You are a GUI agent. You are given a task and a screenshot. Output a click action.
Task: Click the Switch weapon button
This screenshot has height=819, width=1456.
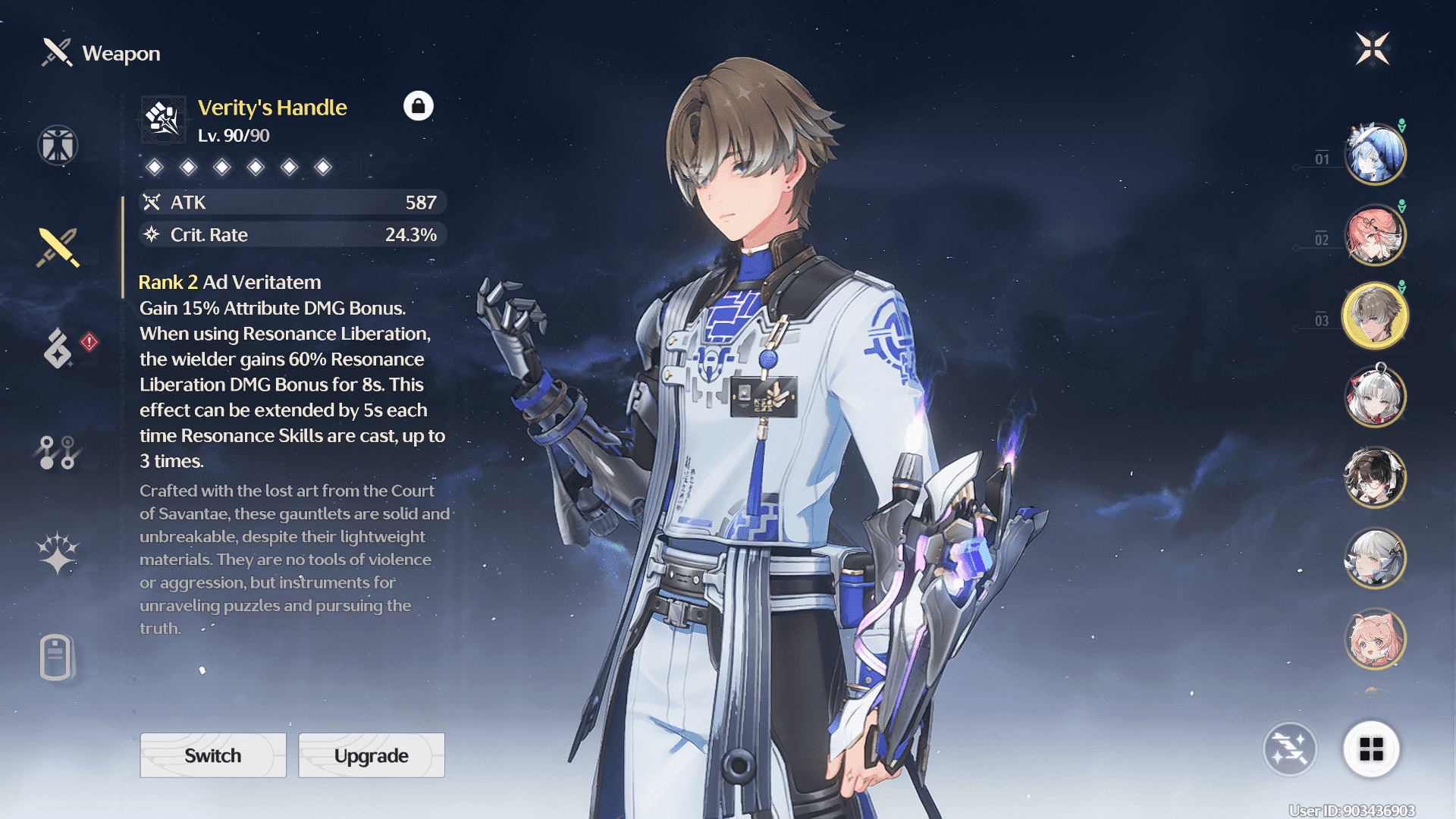point(213,755)
